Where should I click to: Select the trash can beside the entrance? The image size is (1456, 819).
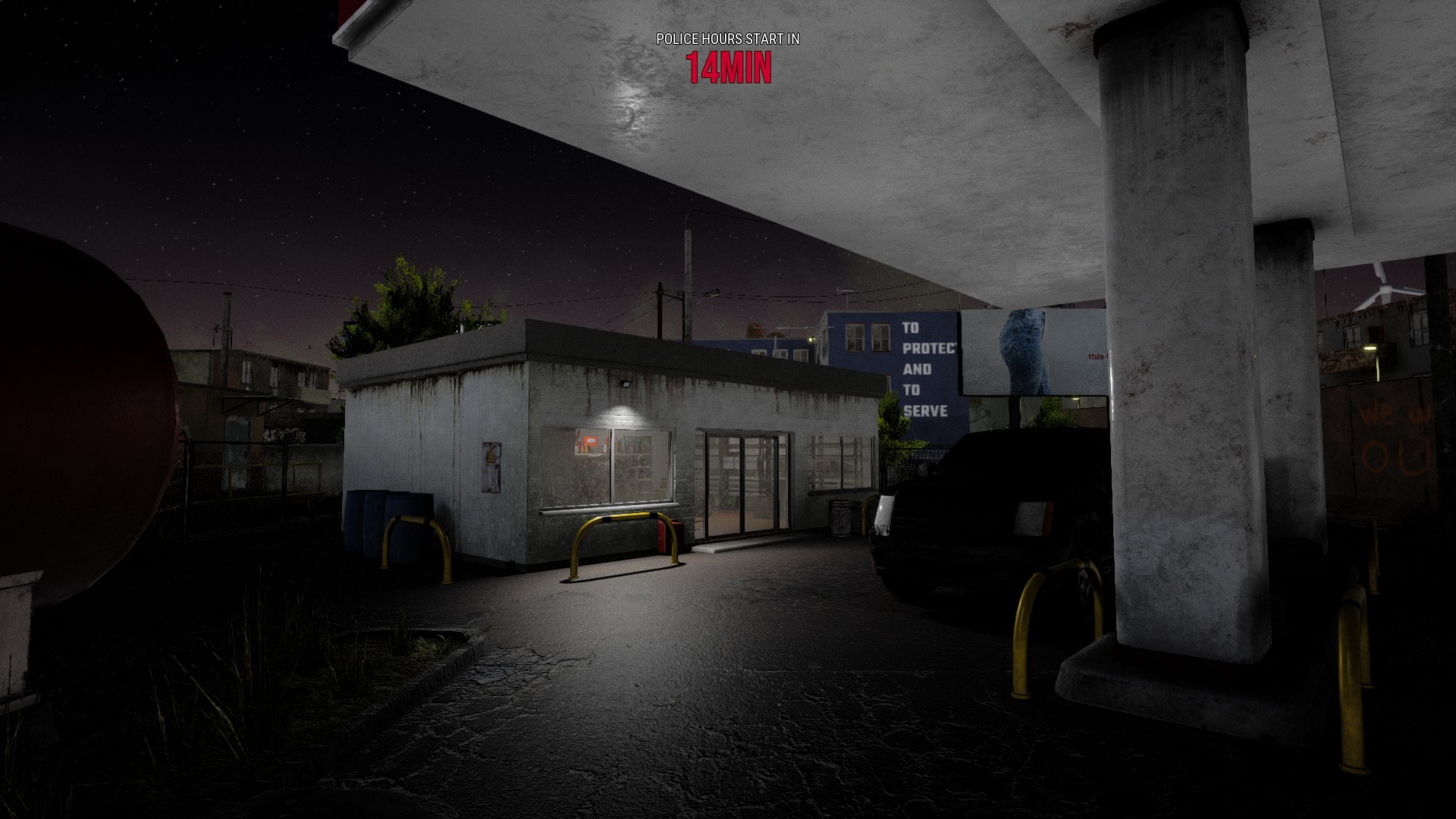(x=839, y=518)
